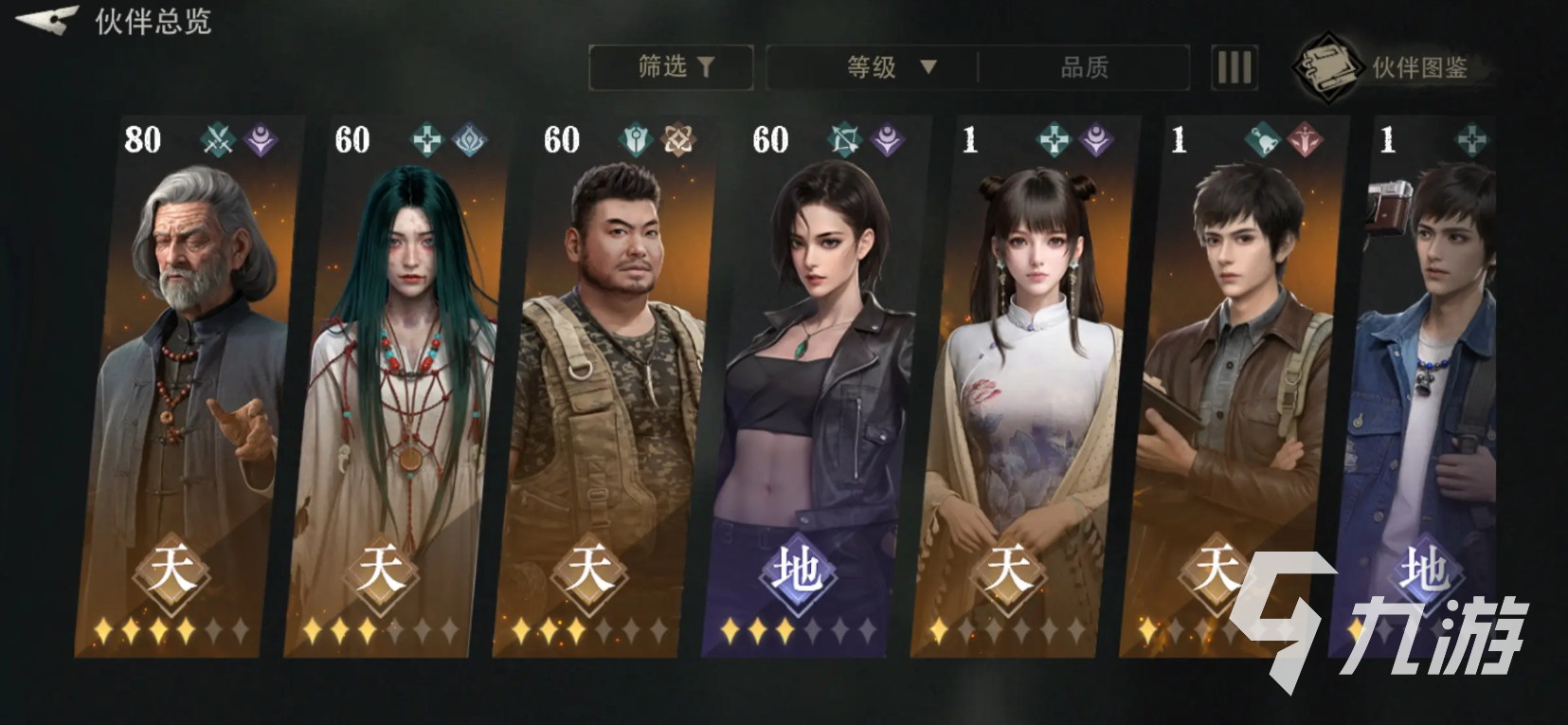This screenshot has width=1568, height=725.
Task: Toggle the layout view with the III icon
Action: click(1234, 66)
